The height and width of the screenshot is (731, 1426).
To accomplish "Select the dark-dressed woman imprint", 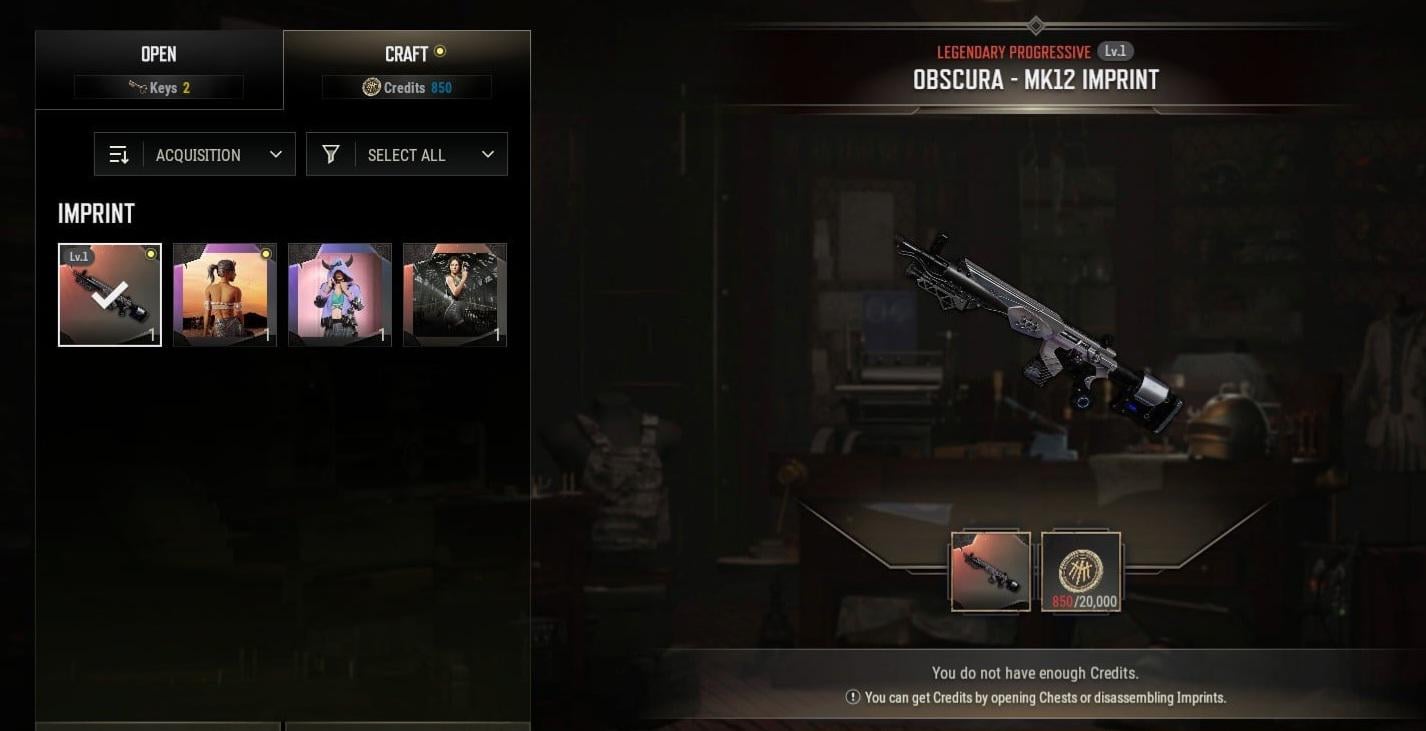I will [455, 295].
